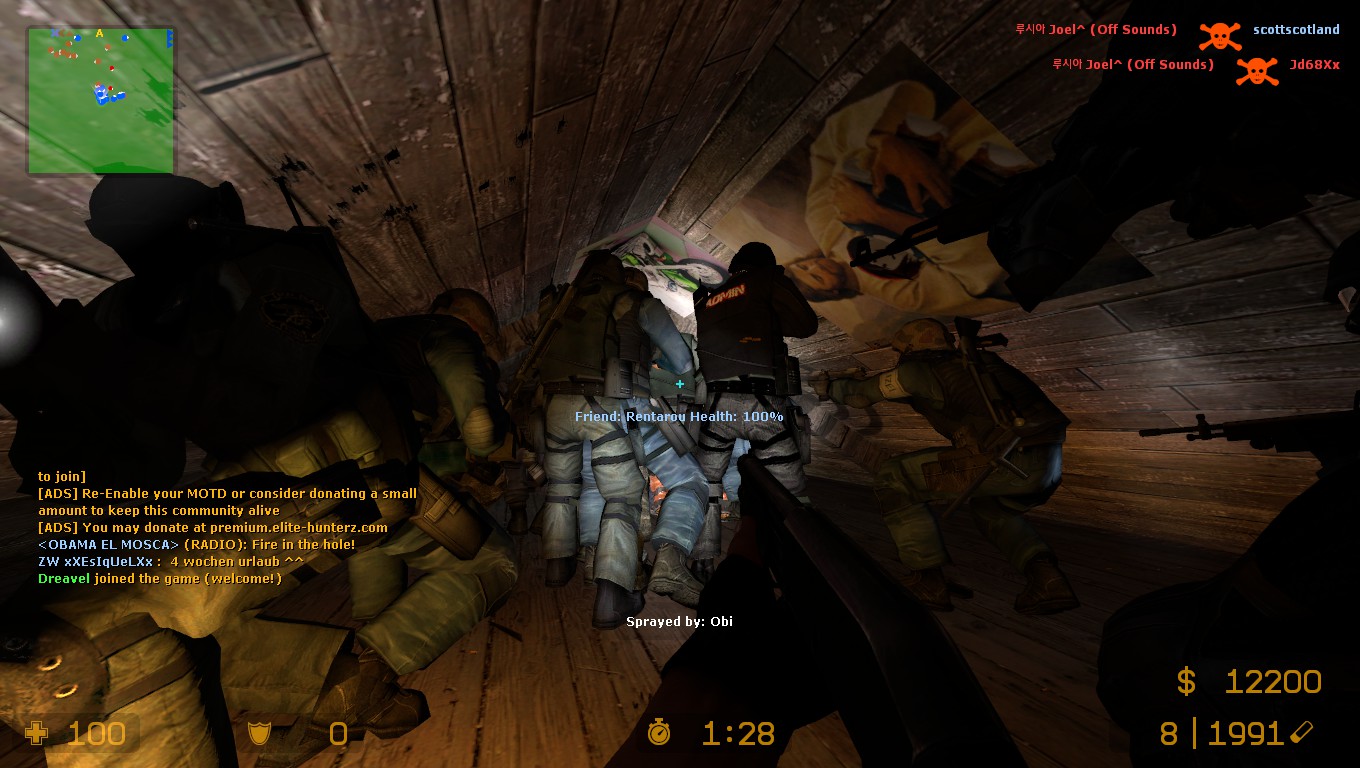Viewport: 1360px width, 768px height.
Task: Click the green radar minimap
Action: (100, 100)
